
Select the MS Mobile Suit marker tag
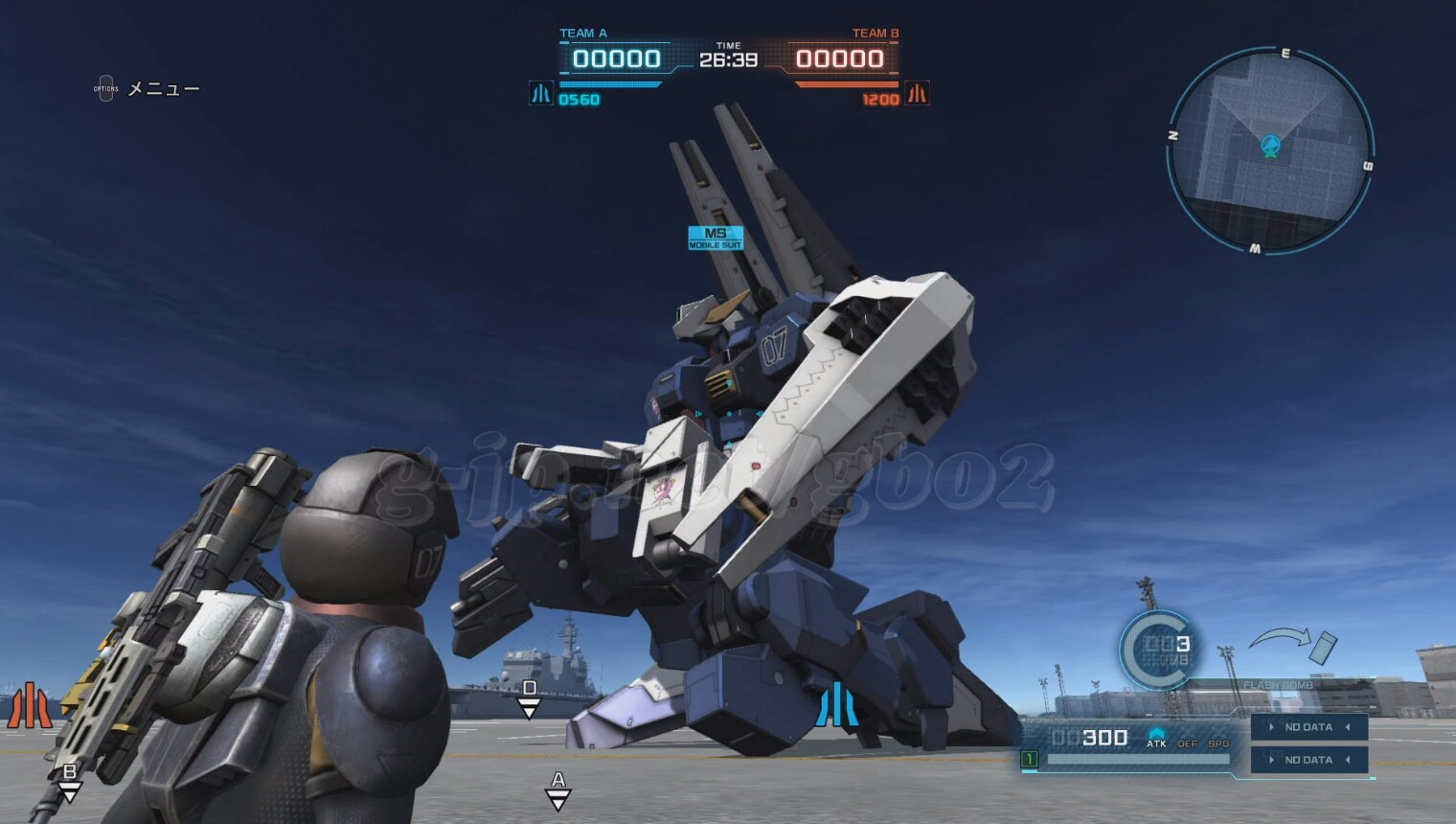point(715,238)
